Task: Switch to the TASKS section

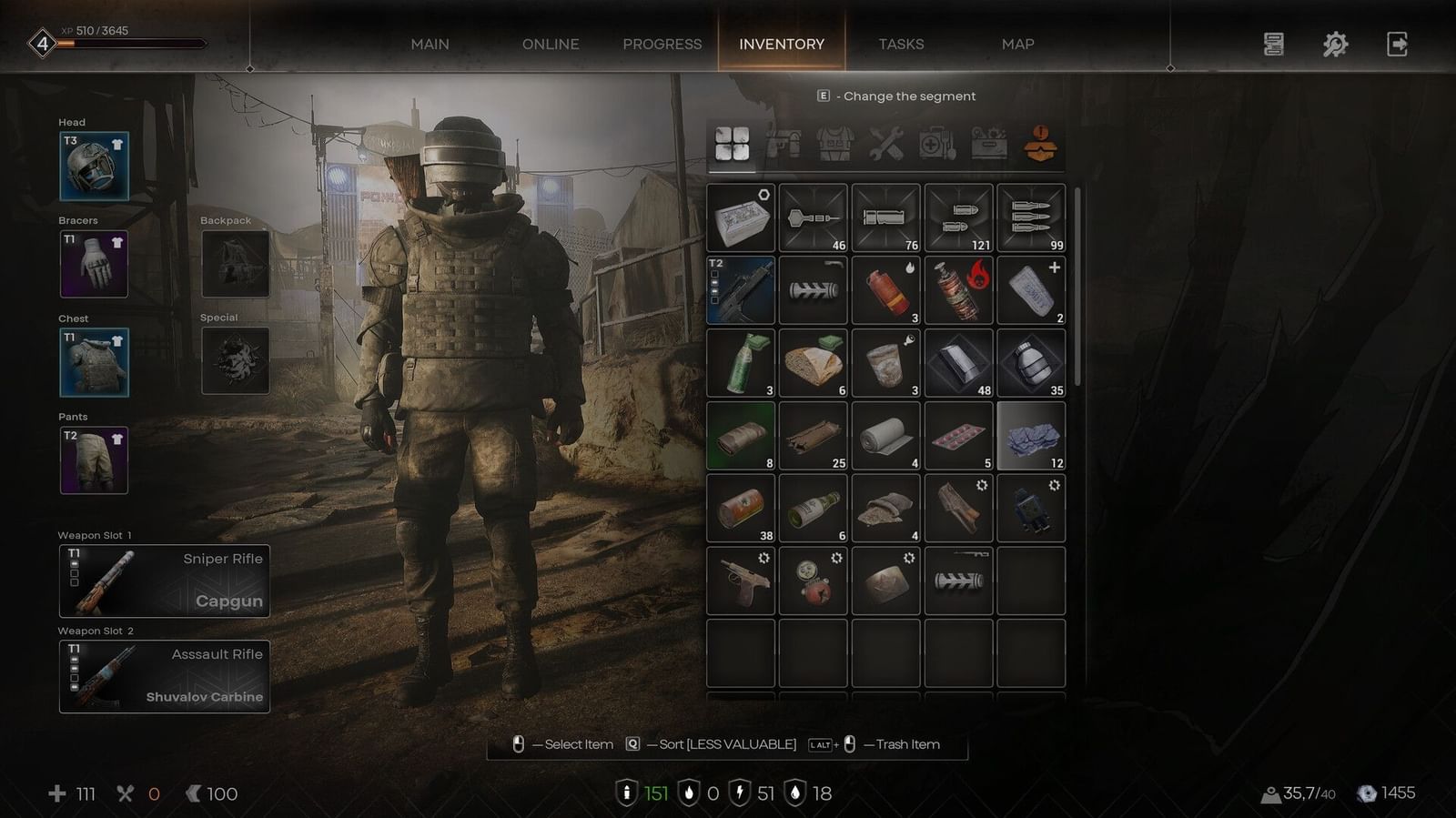Action: tap(901, 44)
